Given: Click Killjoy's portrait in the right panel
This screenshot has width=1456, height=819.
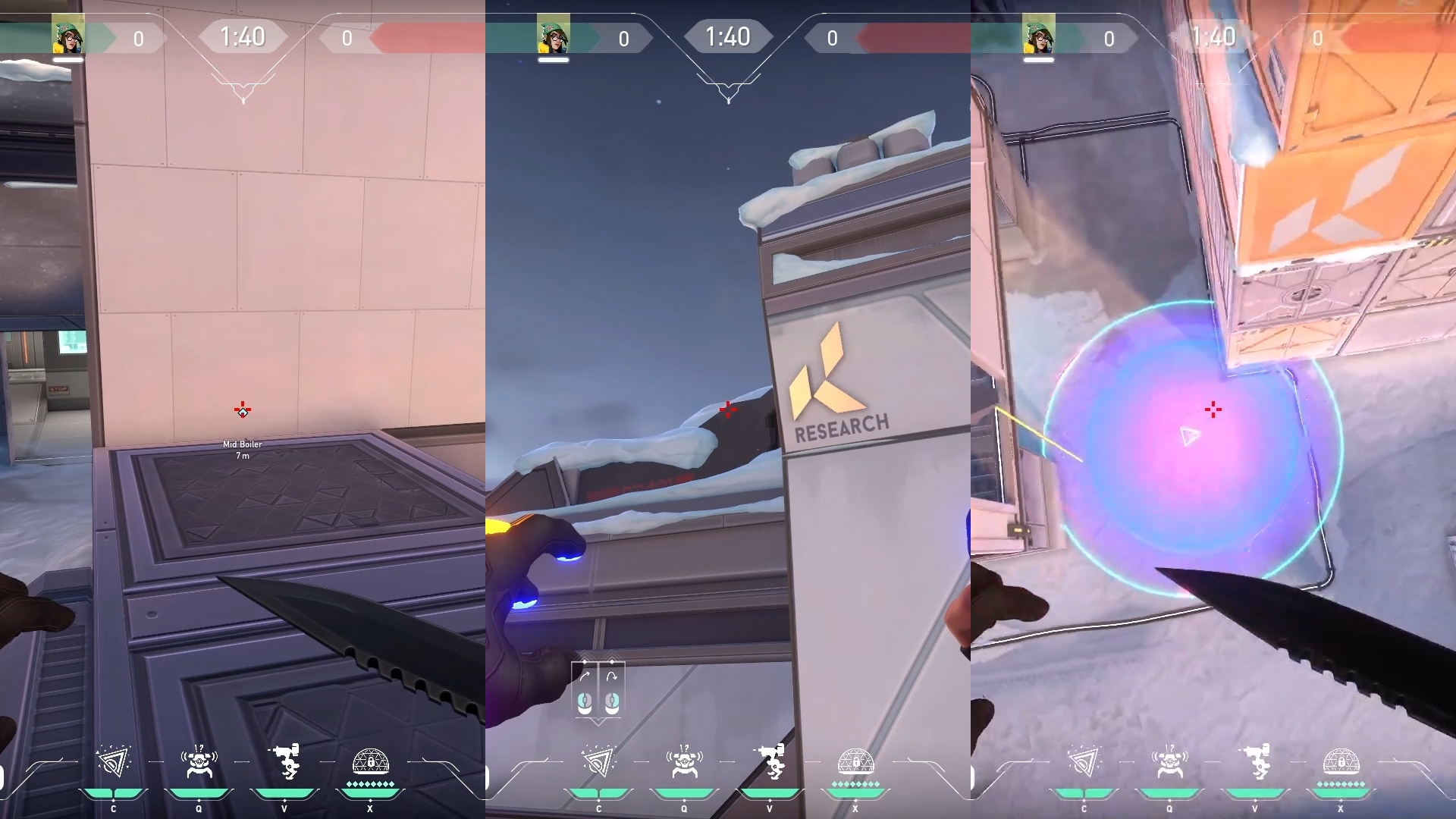Looking at the screenshot, I should pyautogui.click(x=1040, y=34).
